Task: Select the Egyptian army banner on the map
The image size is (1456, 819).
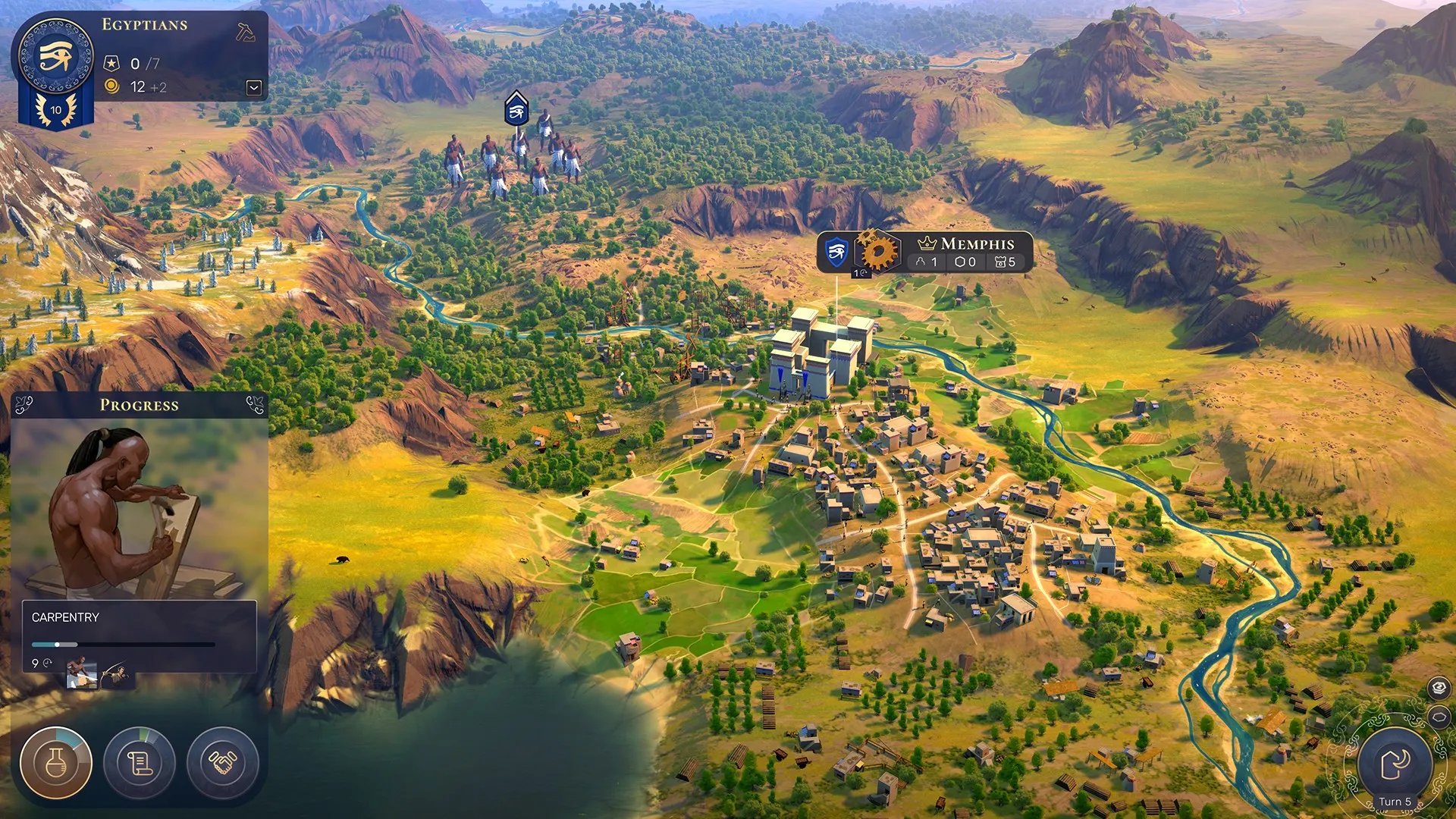Action: 516,111
